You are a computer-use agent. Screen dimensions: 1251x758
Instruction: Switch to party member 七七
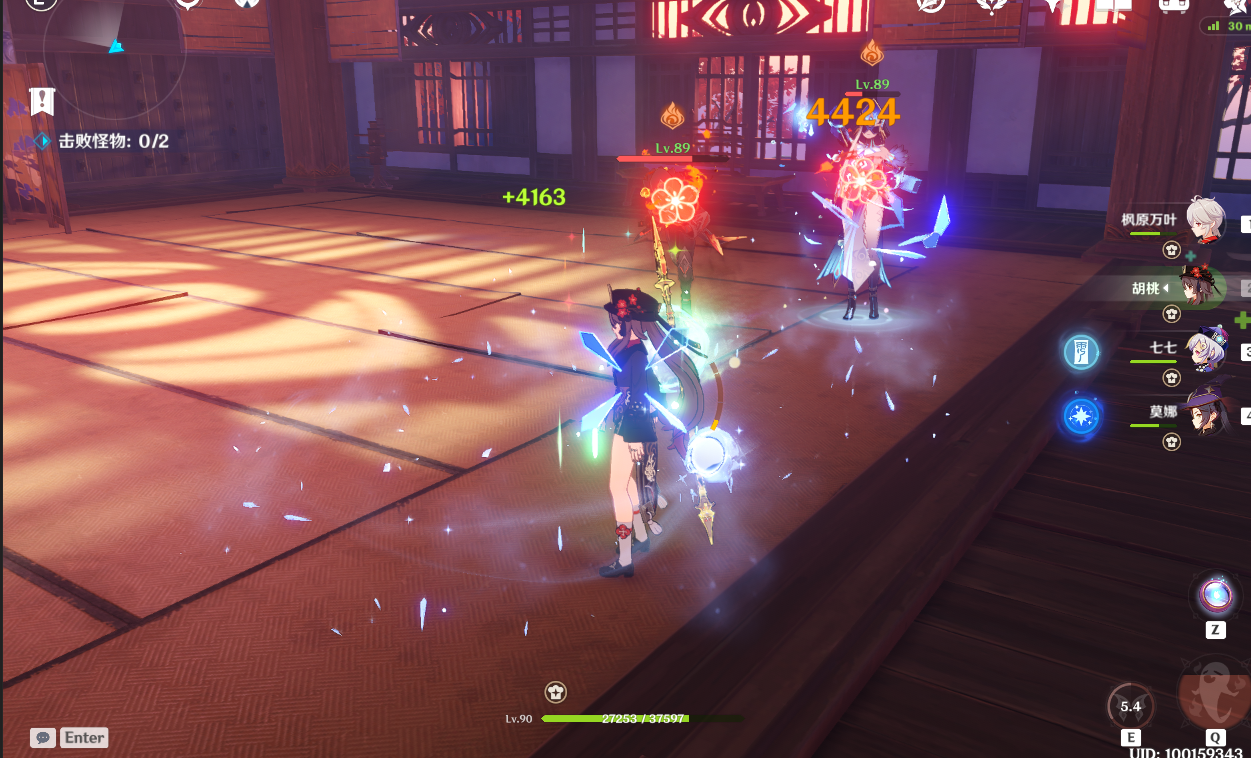pos(1204,350)
